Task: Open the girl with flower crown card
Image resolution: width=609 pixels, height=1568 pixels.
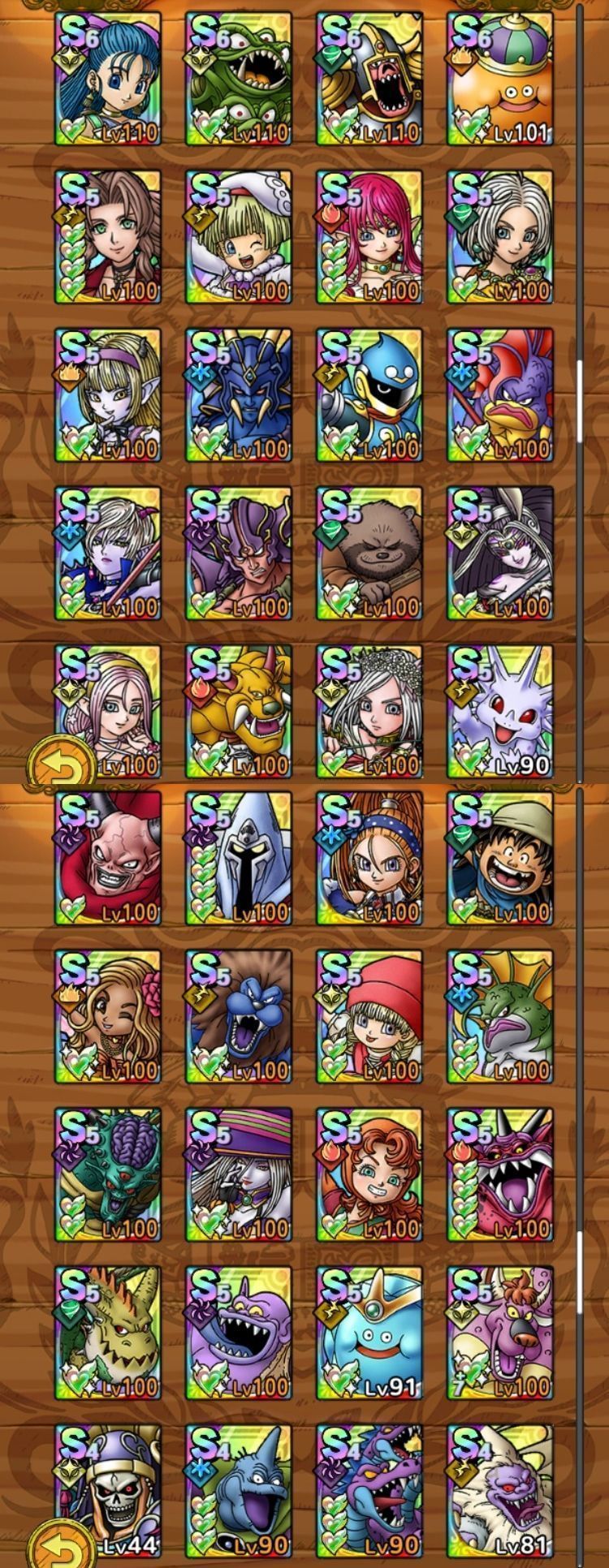Action: [369, 711]
